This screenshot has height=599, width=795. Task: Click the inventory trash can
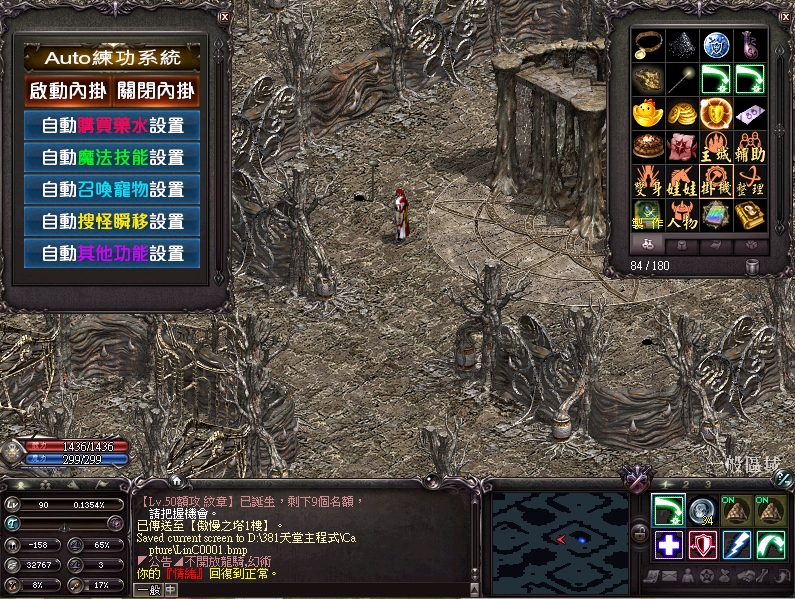point(753,266)
